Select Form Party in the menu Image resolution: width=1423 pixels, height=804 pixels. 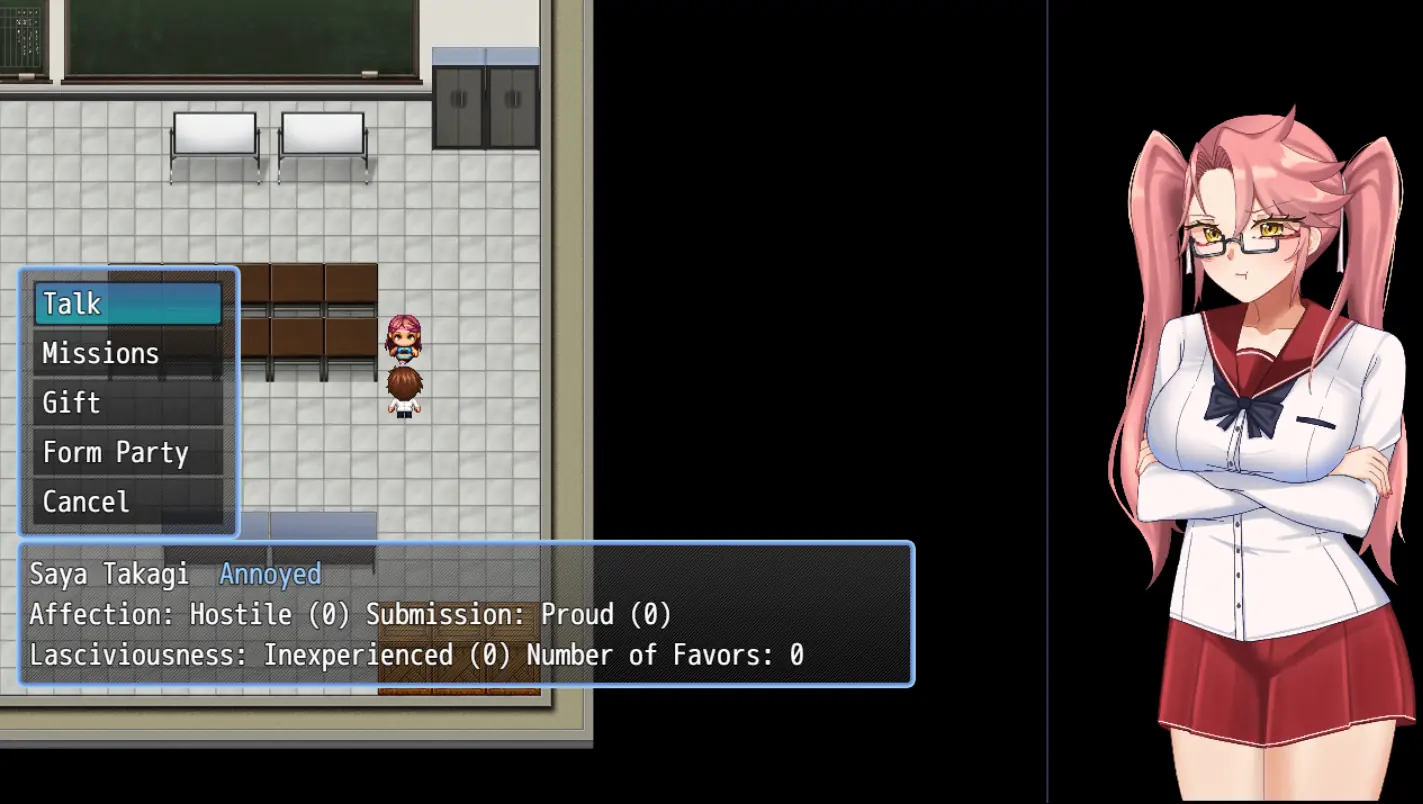pos(128,453)
